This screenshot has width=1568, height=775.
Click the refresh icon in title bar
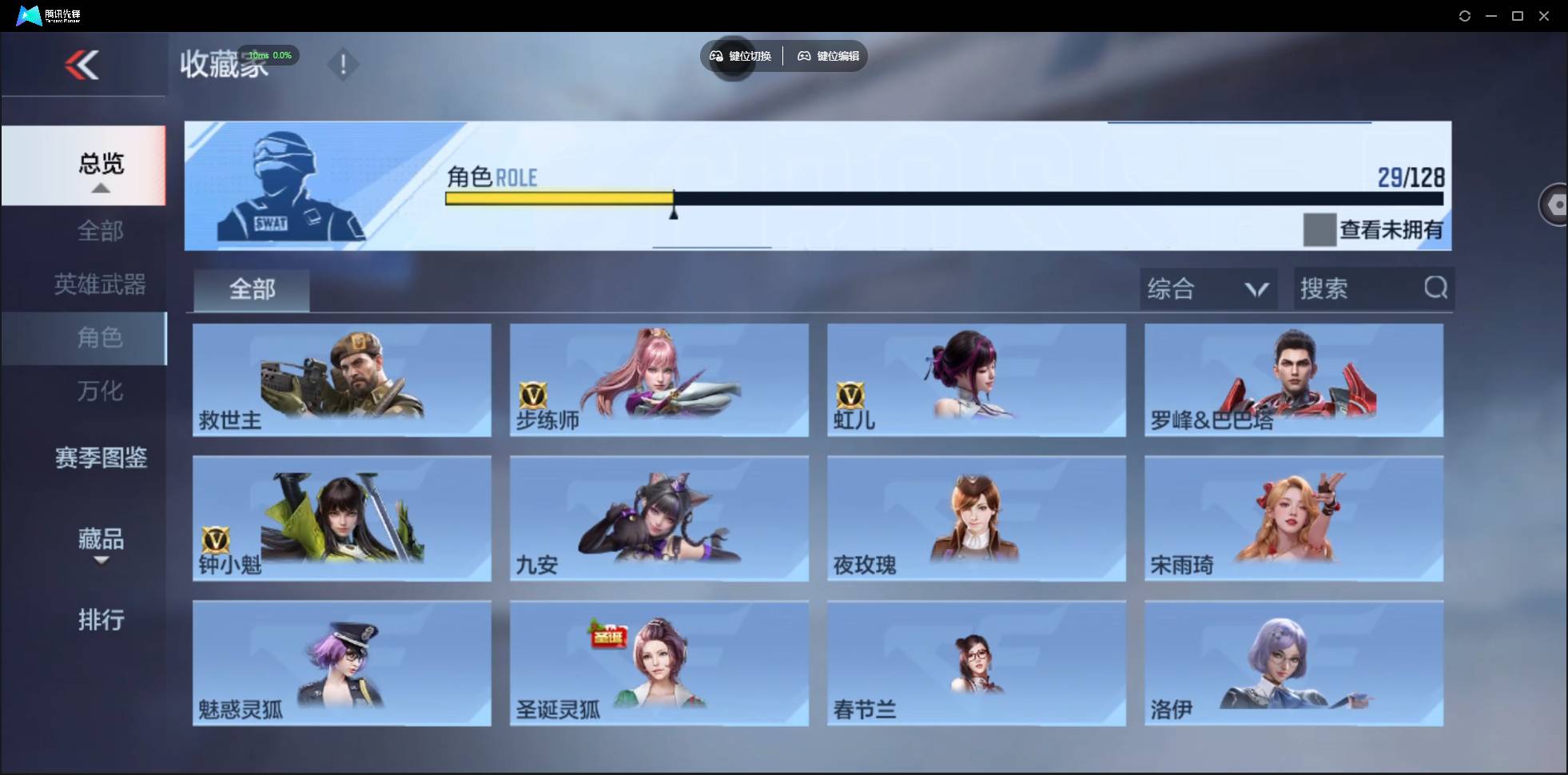pos(1466,15)
